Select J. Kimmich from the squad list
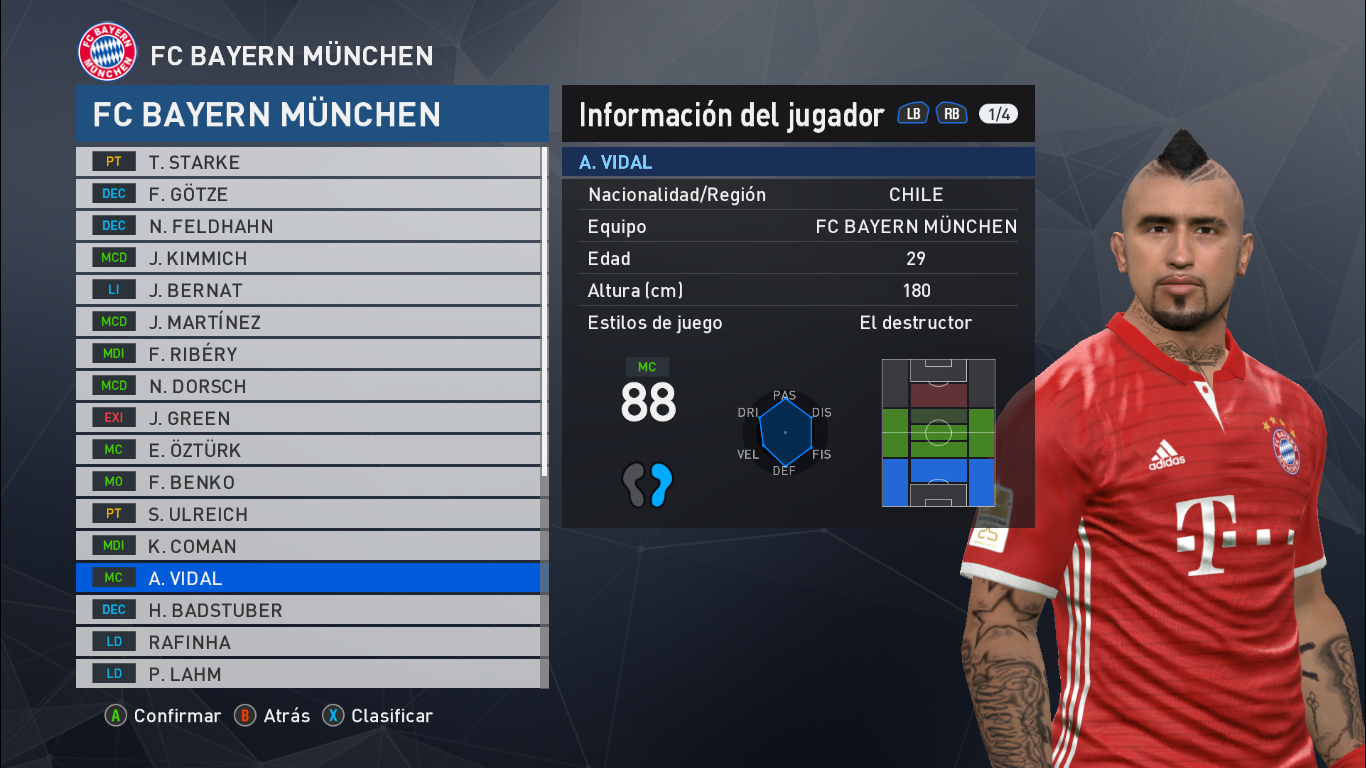 pyautogui.click(x=300, y=257)
